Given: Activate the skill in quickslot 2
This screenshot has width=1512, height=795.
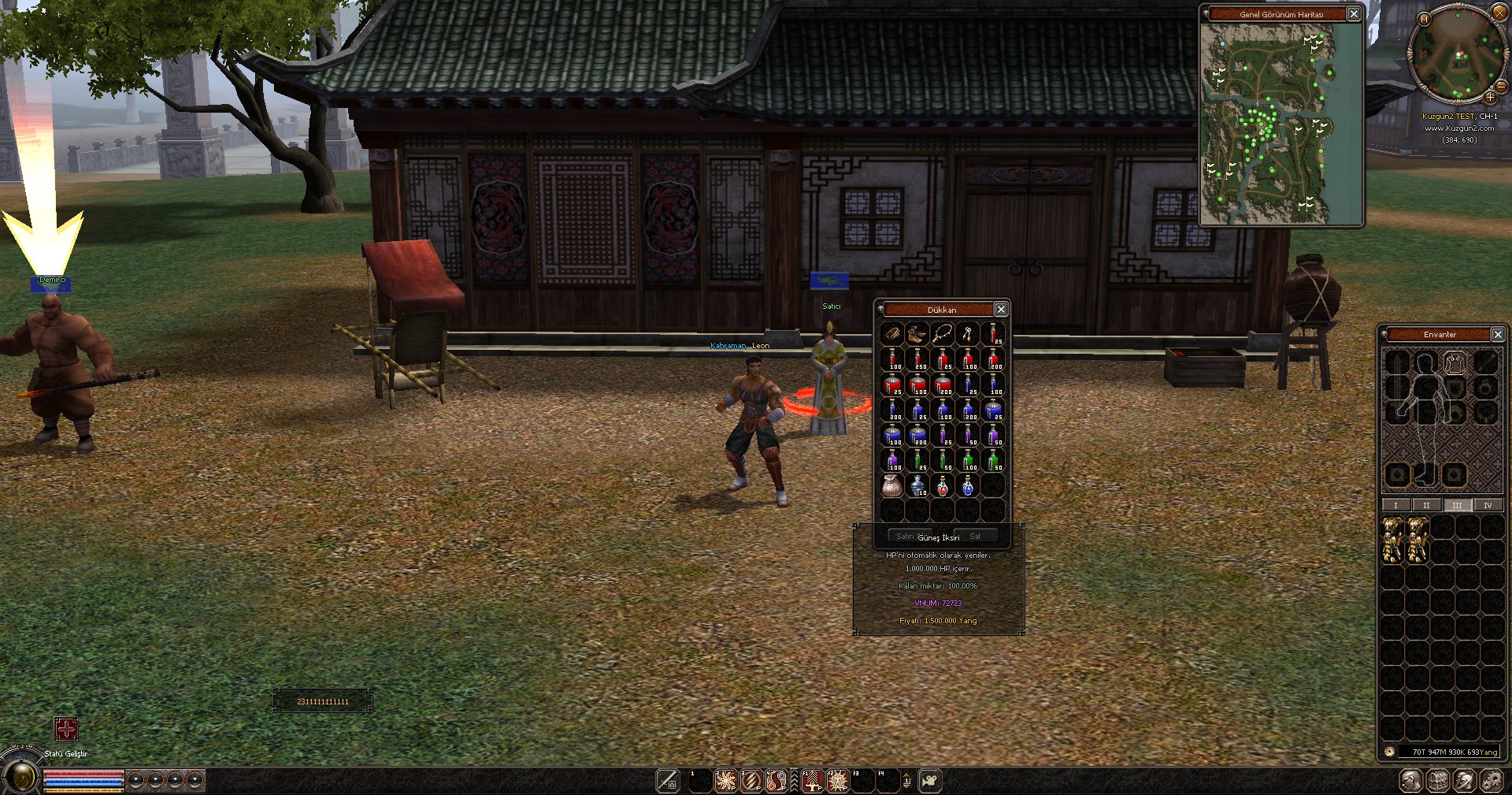Looking at the screenshot, I should pyautogui.click(x=725, y=781).
